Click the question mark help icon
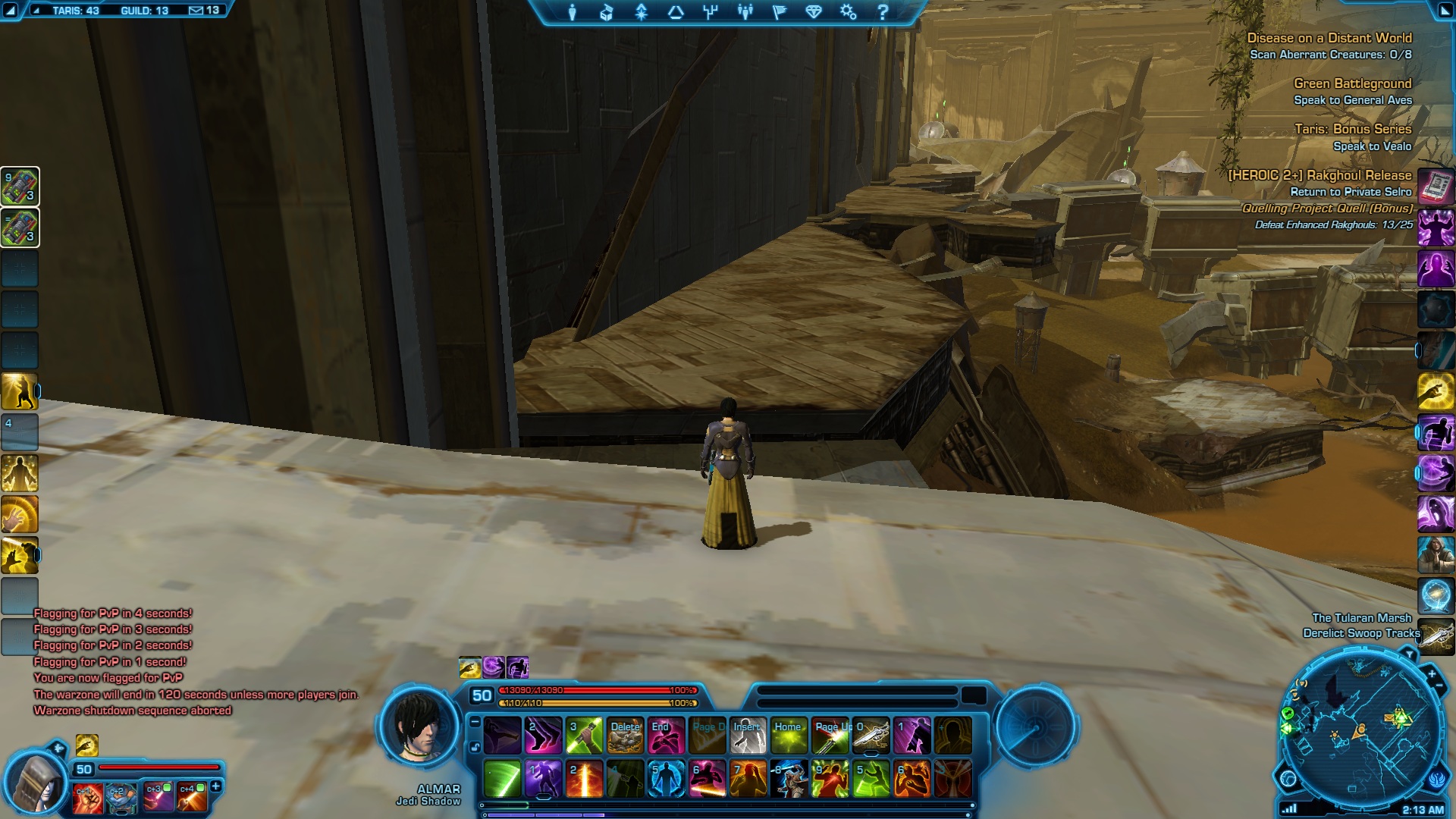Screen dimensions: 1456x819 point(883,12)
